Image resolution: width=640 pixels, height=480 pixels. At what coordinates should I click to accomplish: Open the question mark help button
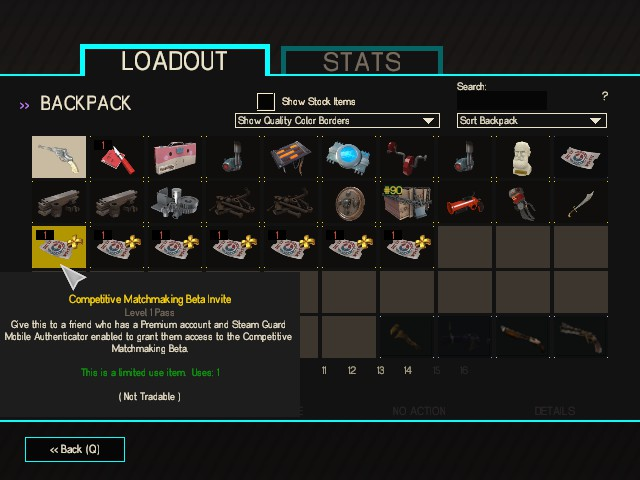pos(605,96)
